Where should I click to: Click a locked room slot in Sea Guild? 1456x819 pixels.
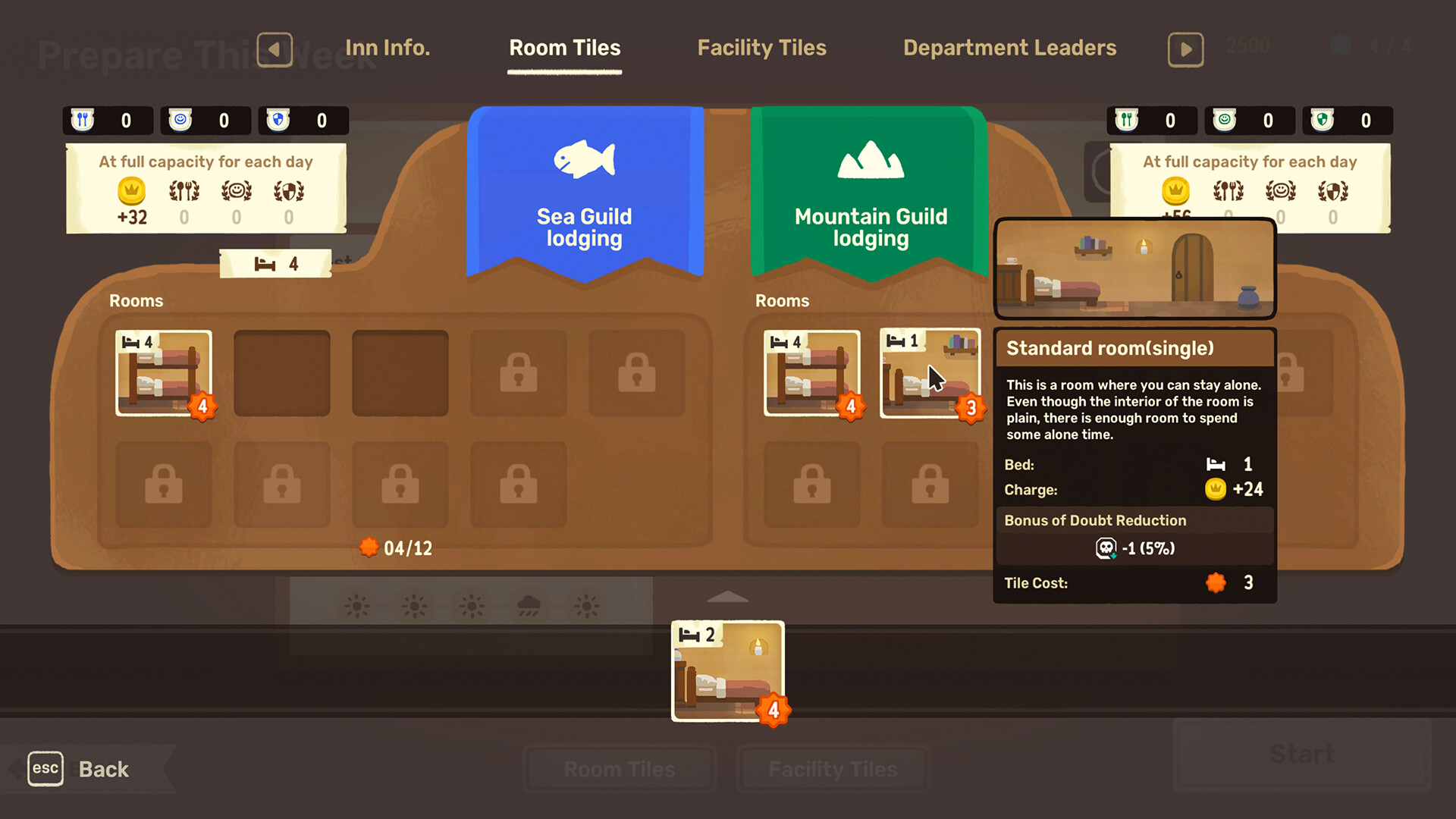click(518, 373)
